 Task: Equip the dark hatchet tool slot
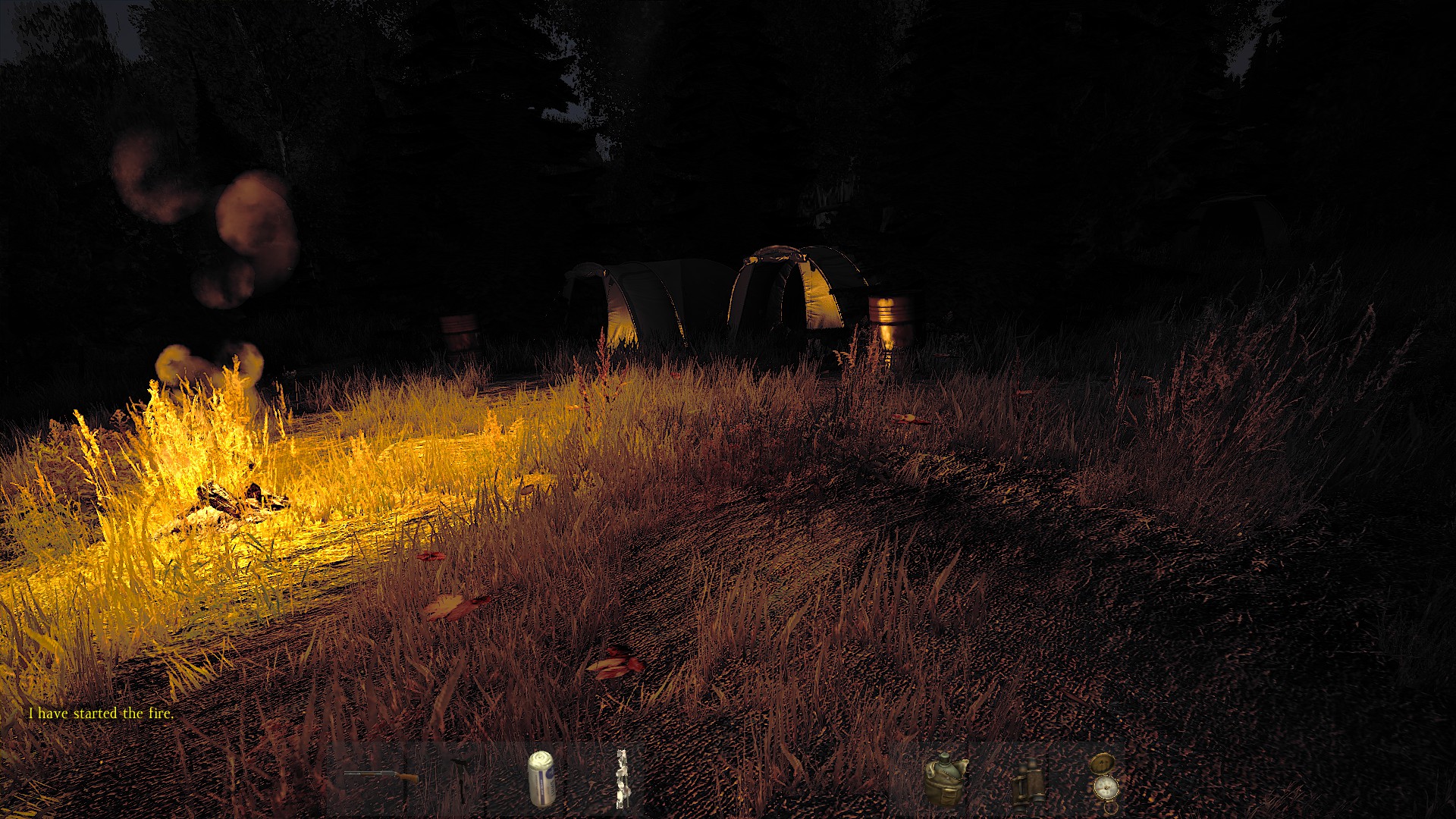click(460, 778)
